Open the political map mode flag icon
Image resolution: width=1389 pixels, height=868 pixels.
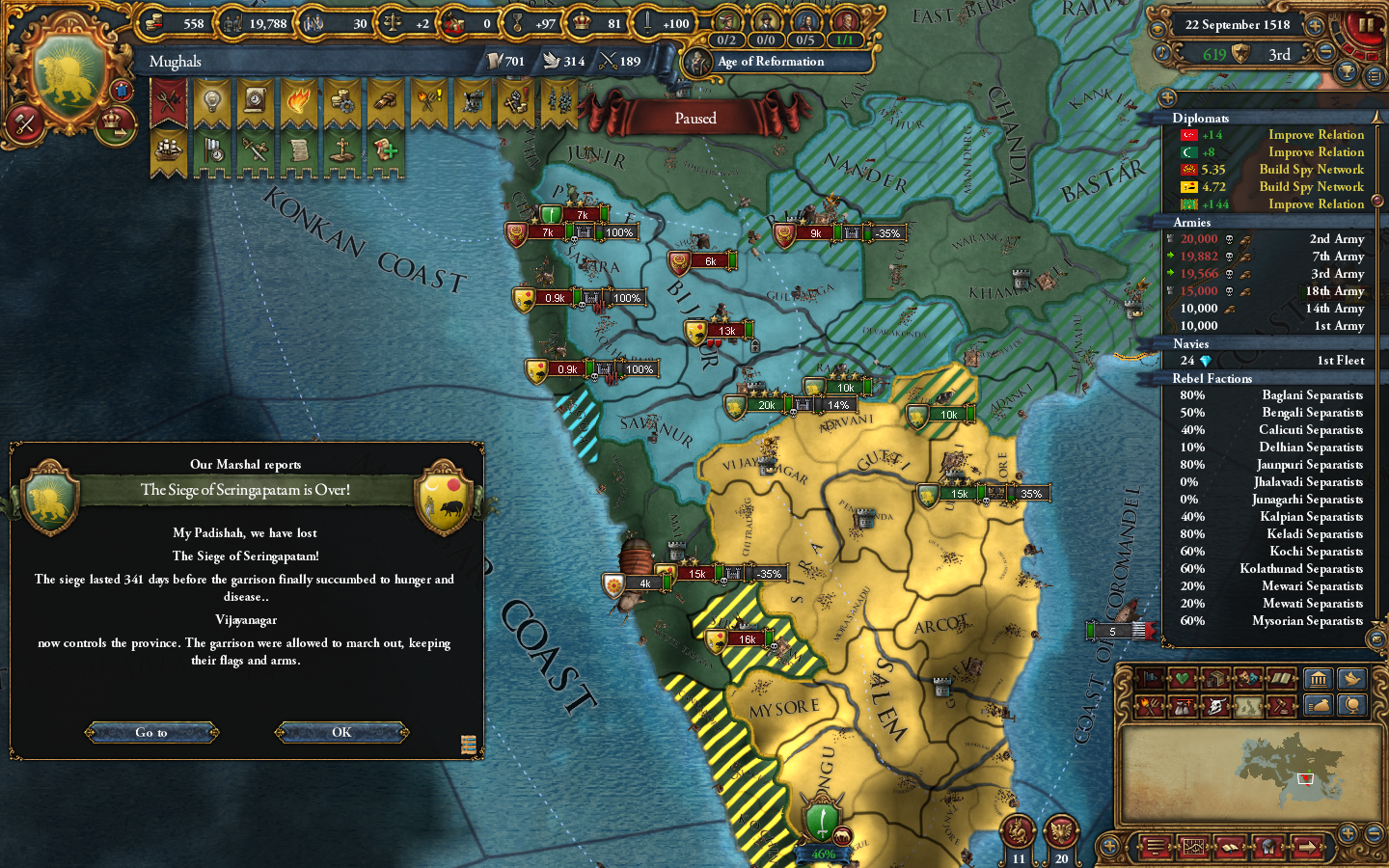pos(1150,679)
